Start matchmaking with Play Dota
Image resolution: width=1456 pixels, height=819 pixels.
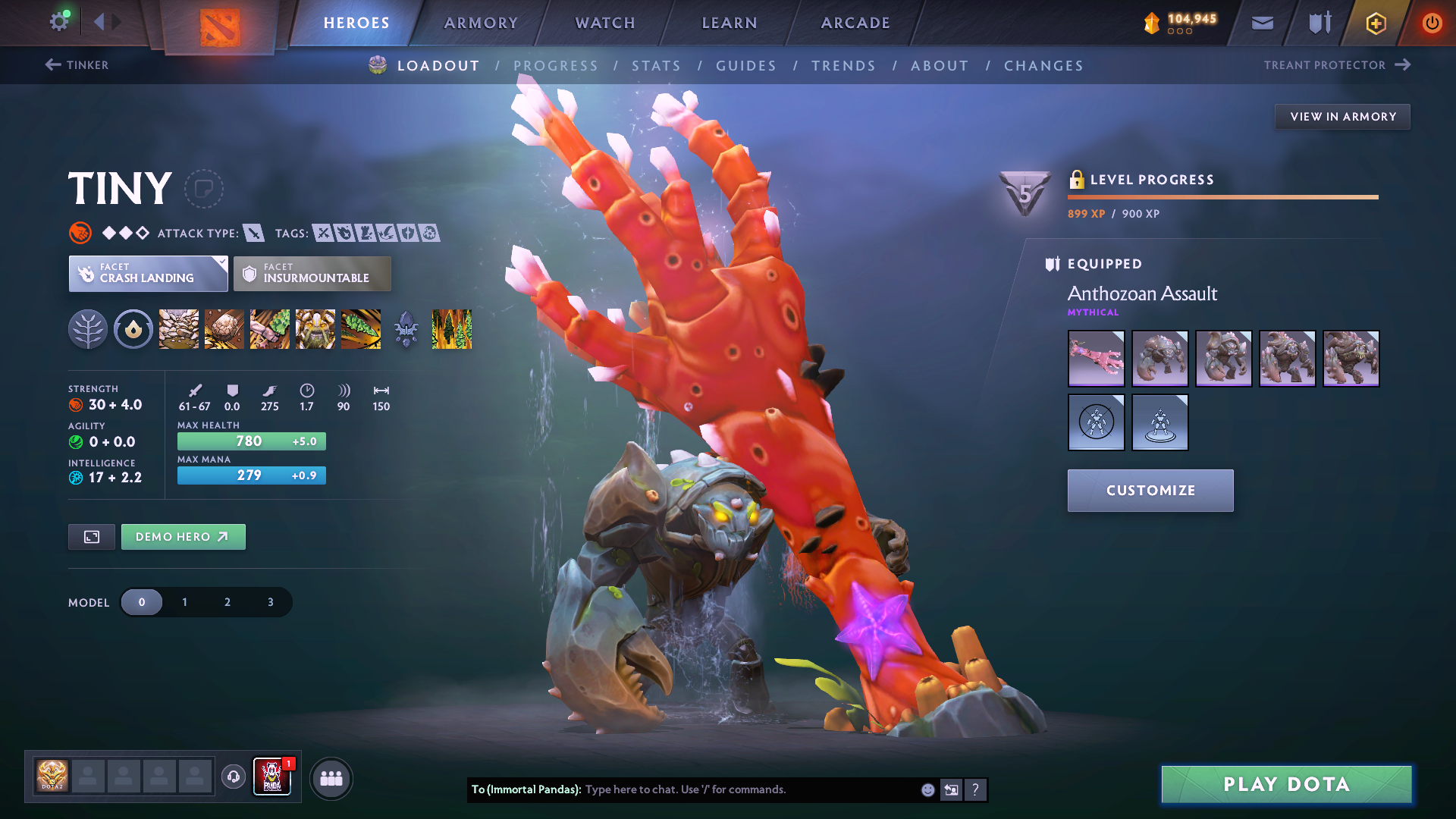[1286, 784]
